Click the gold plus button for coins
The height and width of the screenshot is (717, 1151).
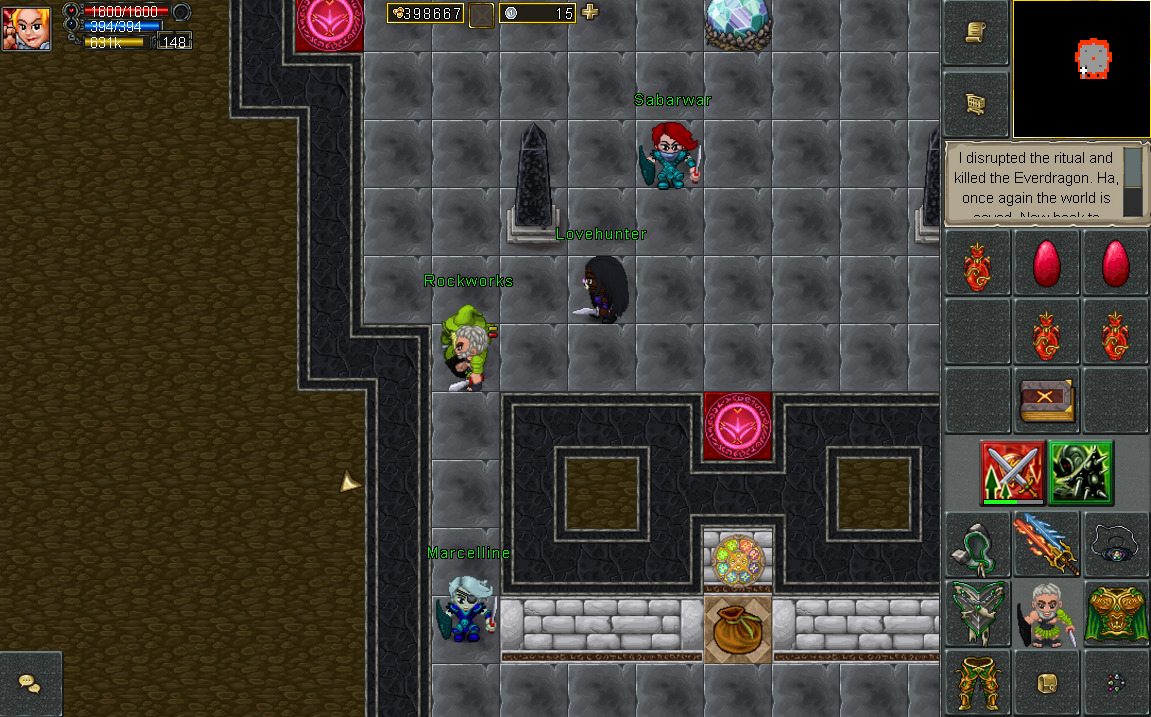pos(590,12)
